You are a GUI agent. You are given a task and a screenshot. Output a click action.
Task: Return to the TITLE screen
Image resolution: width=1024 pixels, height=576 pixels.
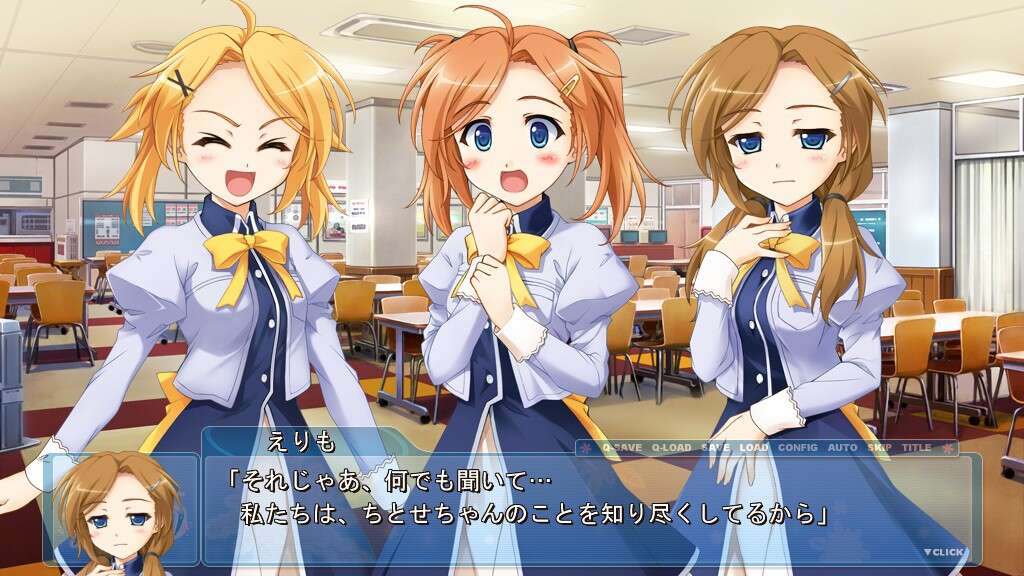pyautogui.click(x=916, y=448)
